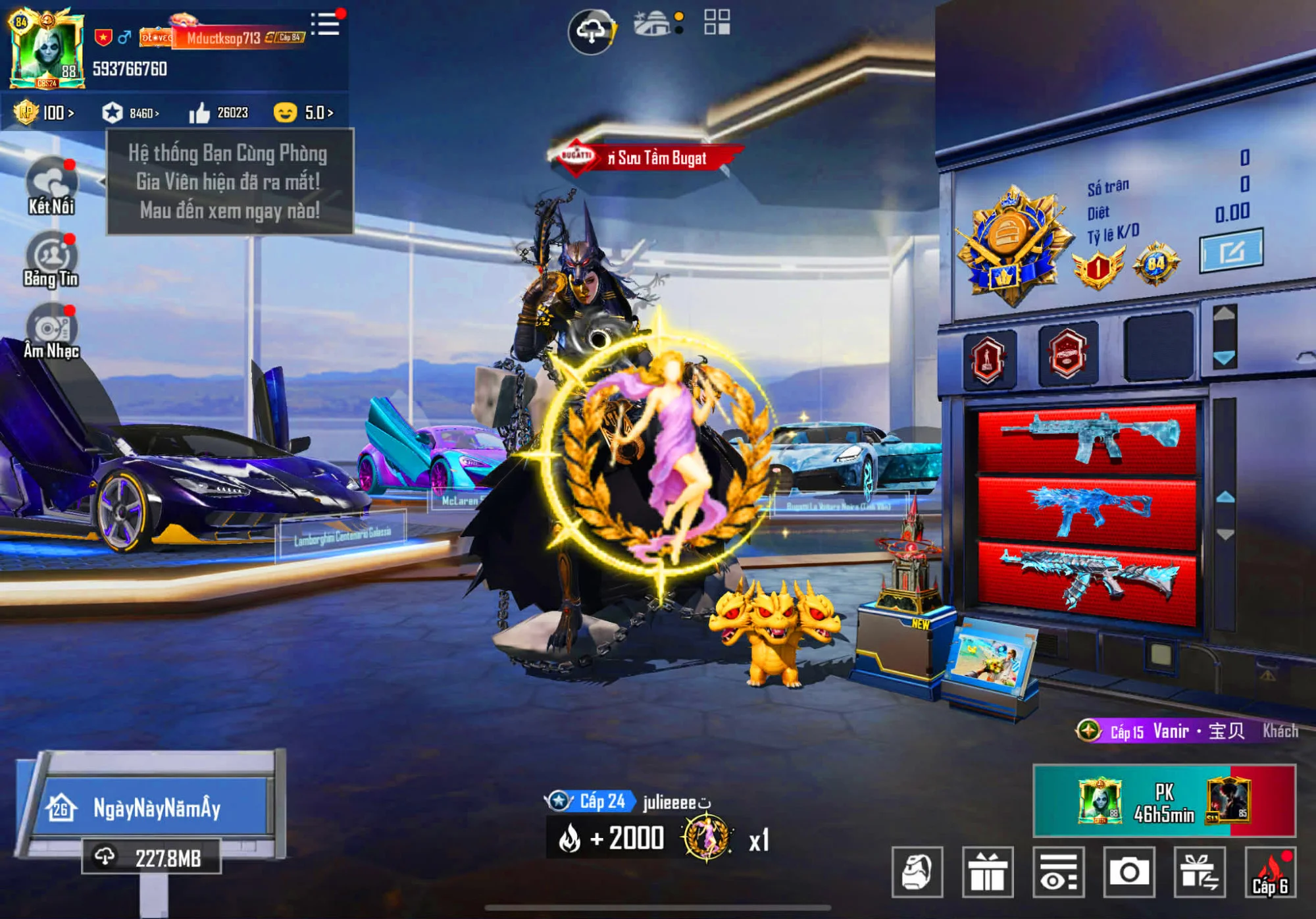The image size is (1316, 919).
Task: Open the camera photo mode
Action: [x=1129, y=872]
